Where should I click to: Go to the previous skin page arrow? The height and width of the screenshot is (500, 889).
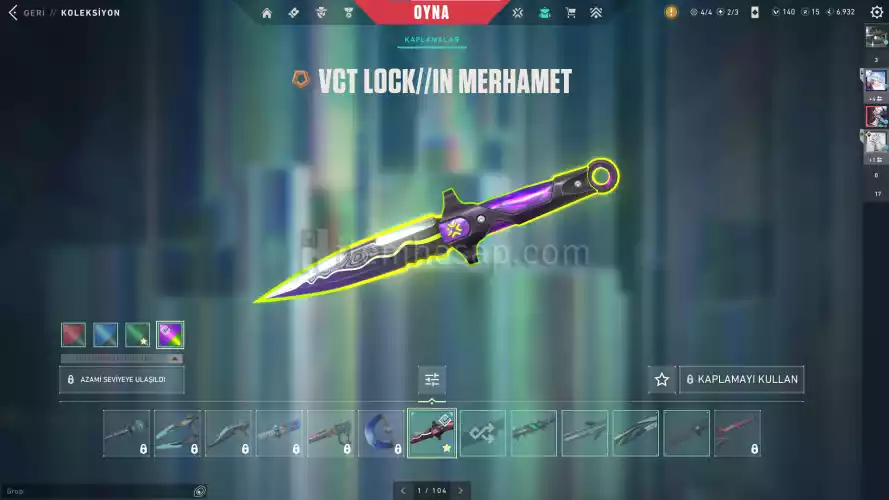pyautogui.click(x=403, y=490)
